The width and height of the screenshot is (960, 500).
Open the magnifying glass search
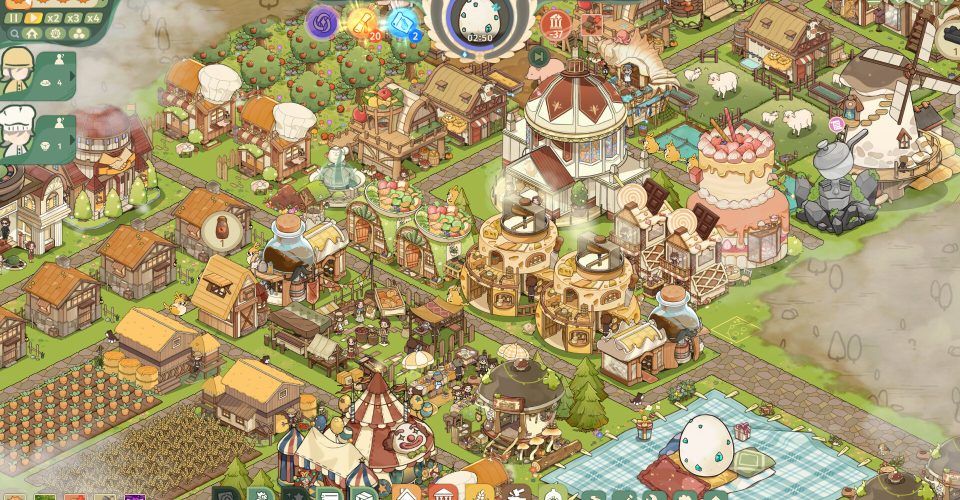15,33
